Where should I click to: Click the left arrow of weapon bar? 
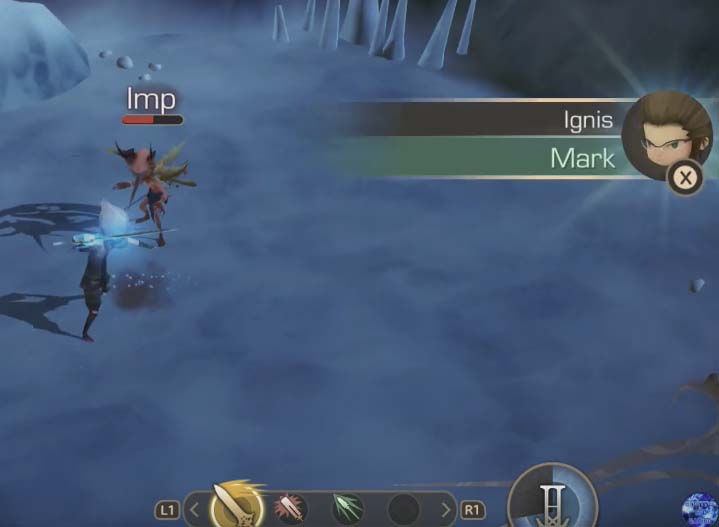(197, 510)
